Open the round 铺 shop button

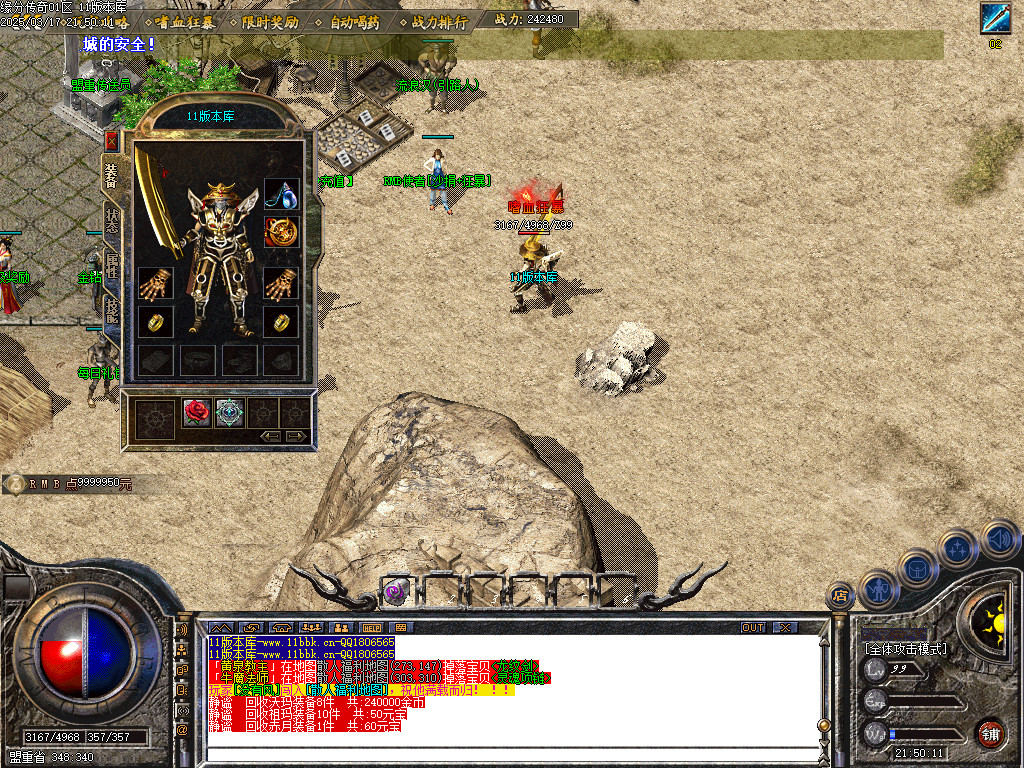click(x=989, y=733)
